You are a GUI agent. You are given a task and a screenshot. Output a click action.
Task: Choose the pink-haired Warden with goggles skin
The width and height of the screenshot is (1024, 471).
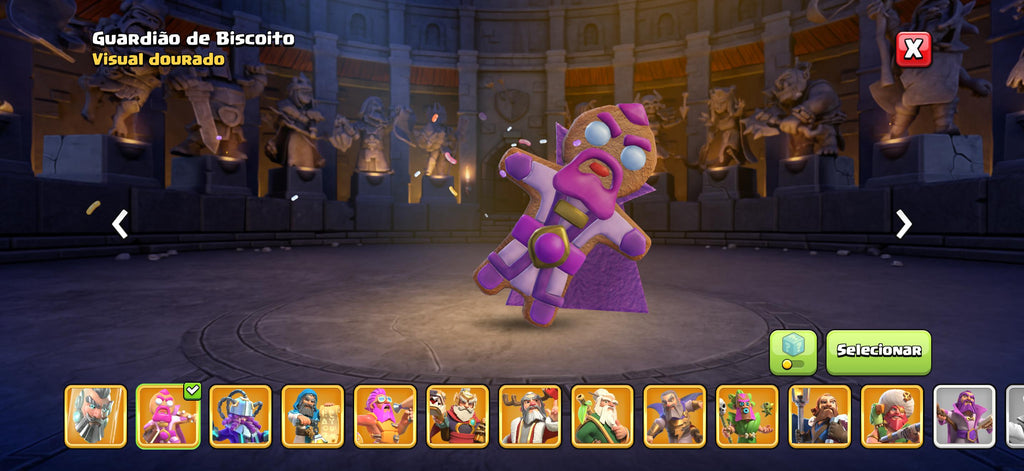coord(385,416)
